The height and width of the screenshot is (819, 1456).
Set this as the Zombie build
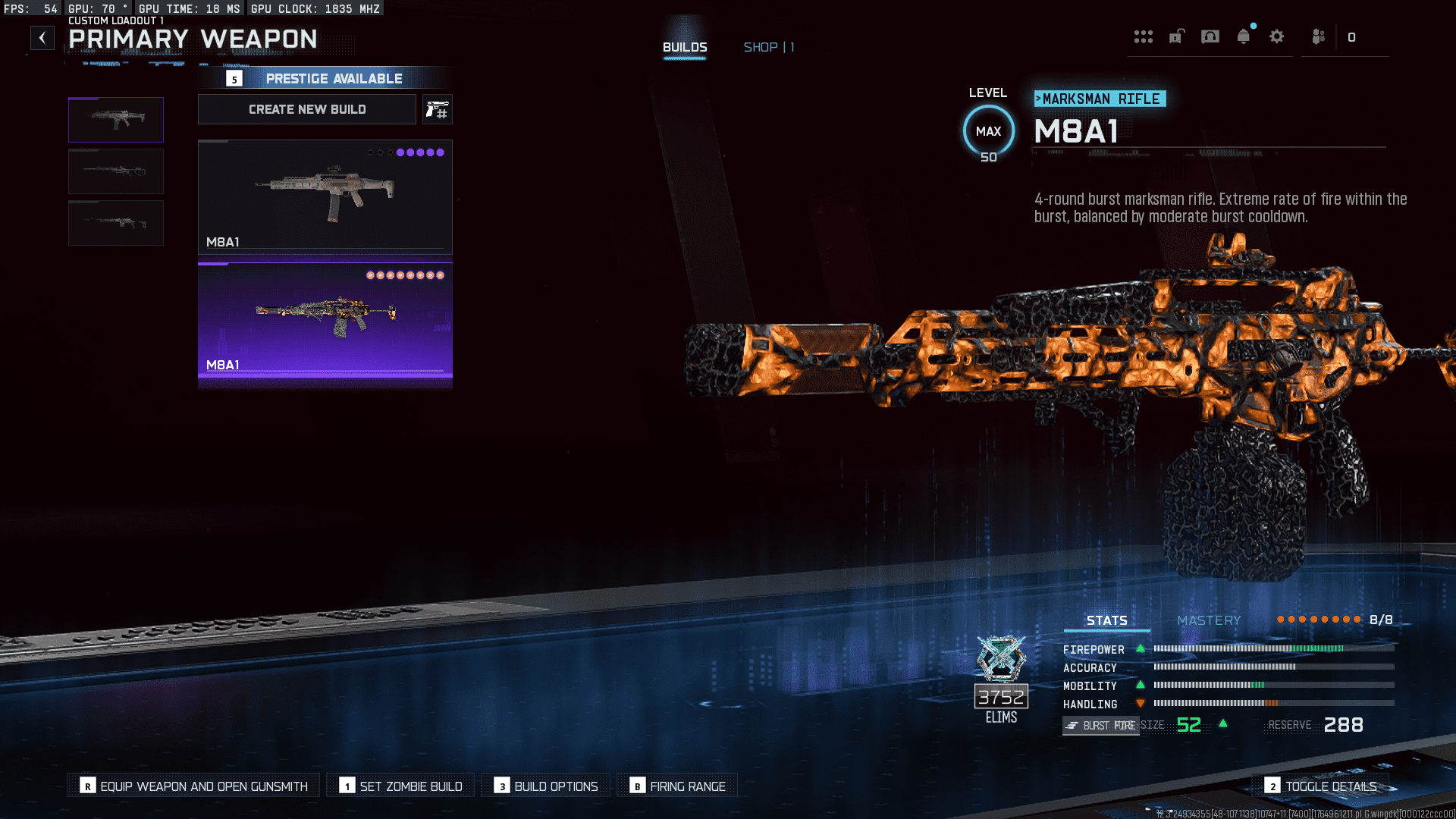(x=400, y=786)
